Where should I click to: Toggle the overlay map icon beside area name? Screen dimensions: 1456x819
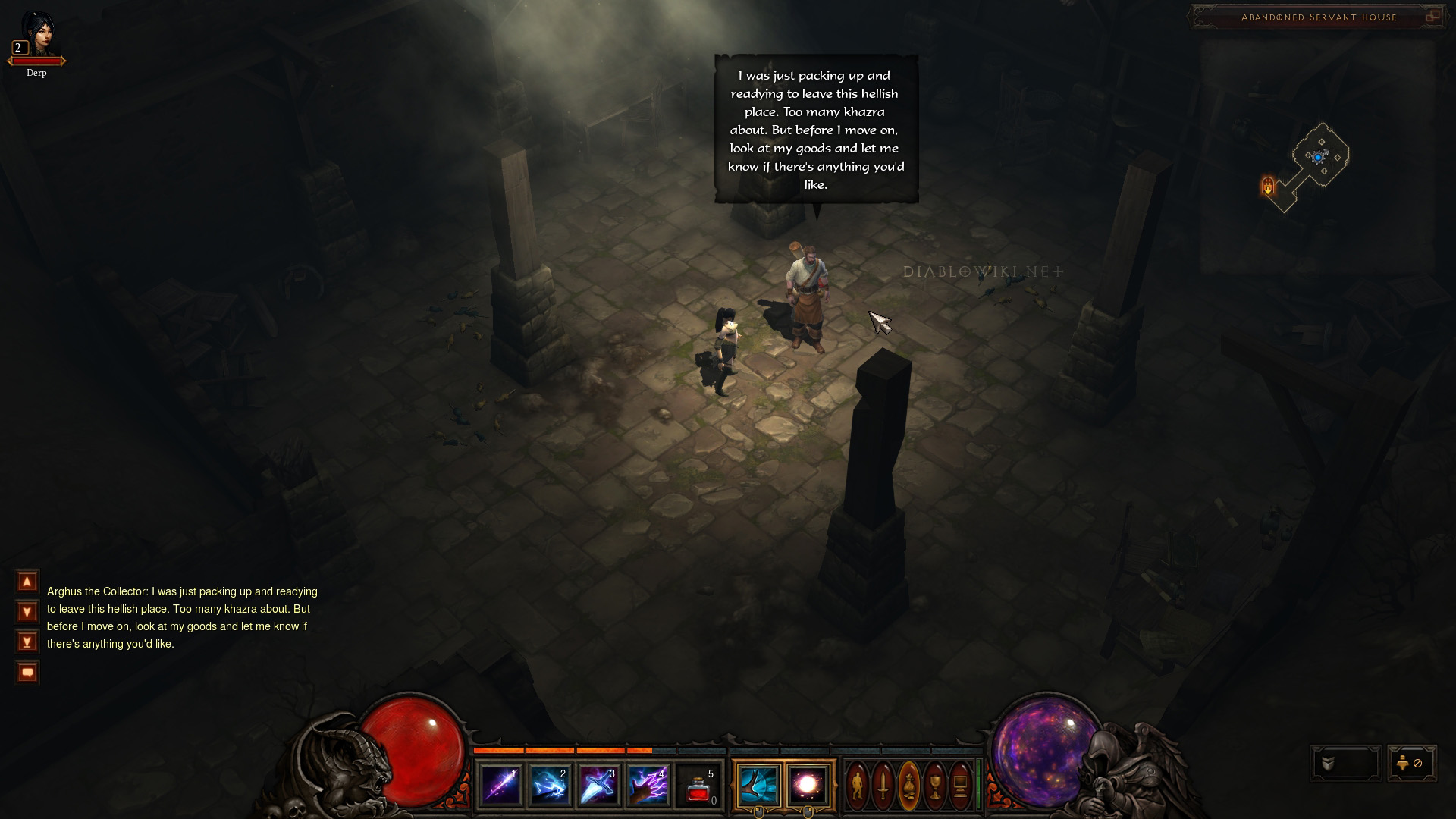pyautogui.click(x=1432, y=16)
